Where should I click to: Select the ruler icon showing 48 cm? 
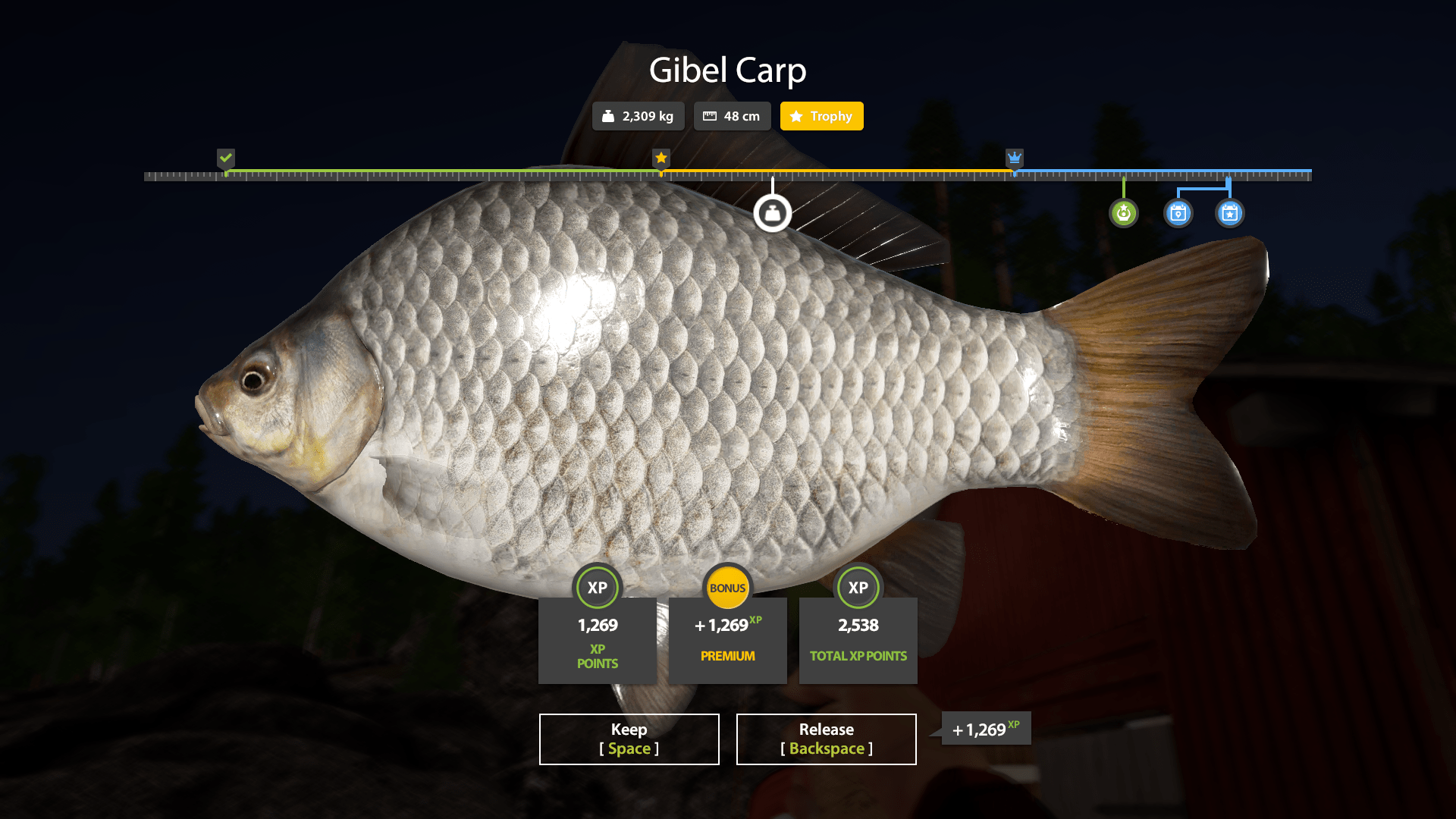coord(731,116)
